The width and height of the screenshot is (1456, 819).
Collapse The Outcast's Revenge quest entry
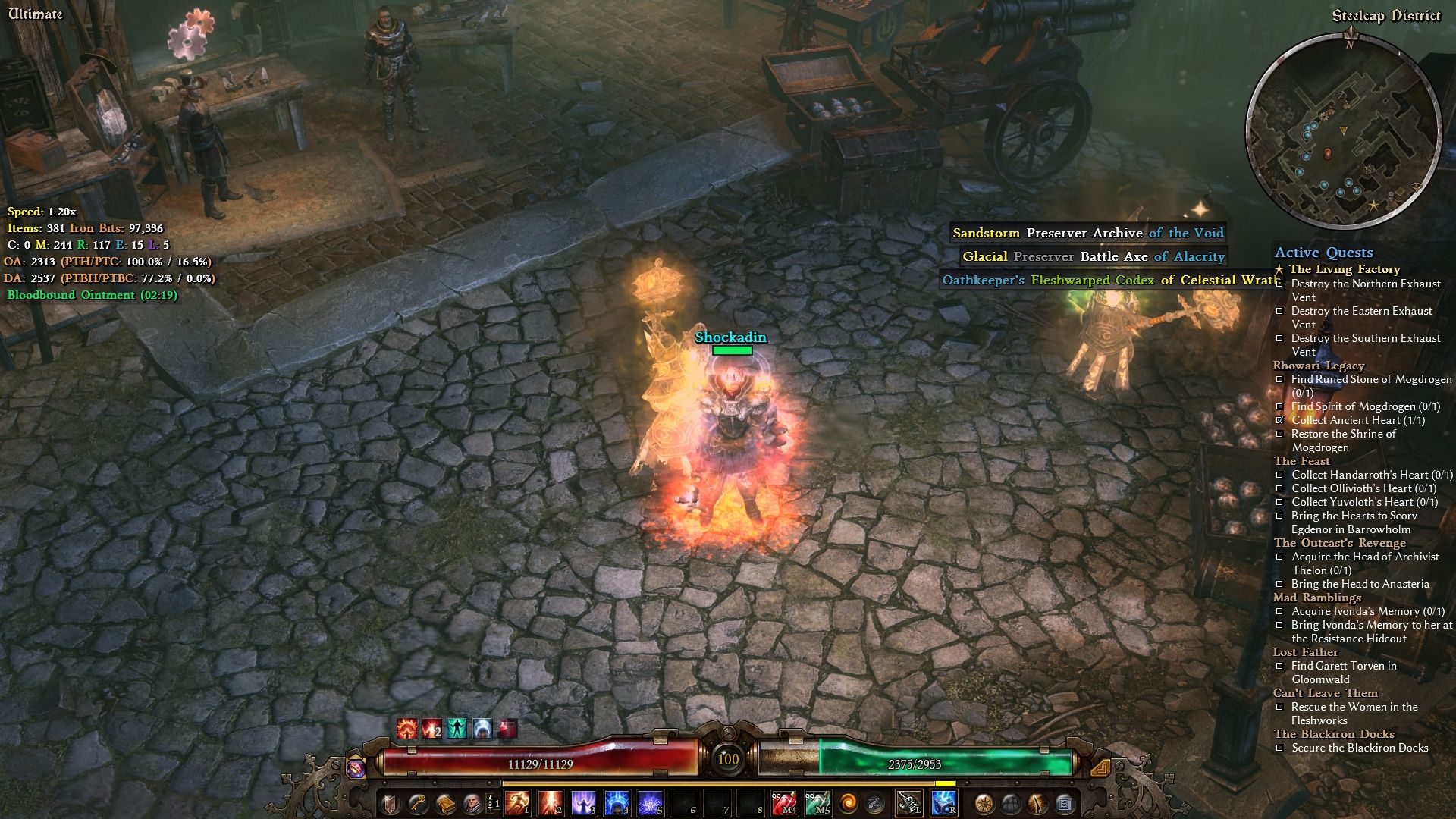click(x=1339, y=543)
